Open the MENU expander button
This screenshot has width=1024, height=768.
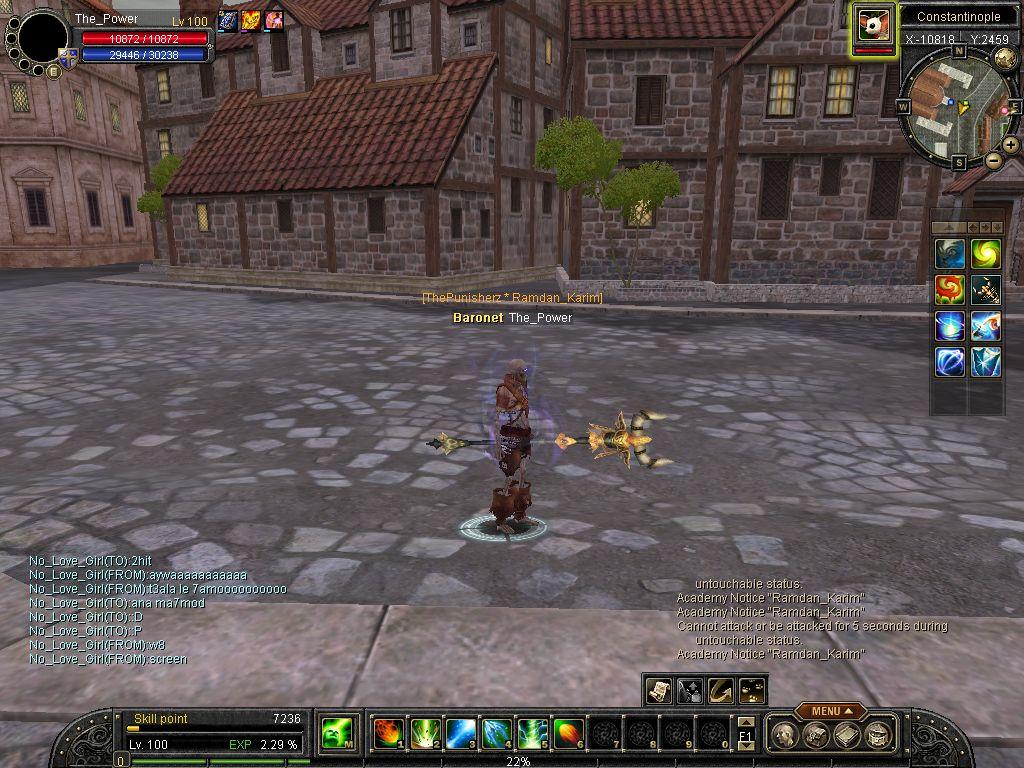830,711
